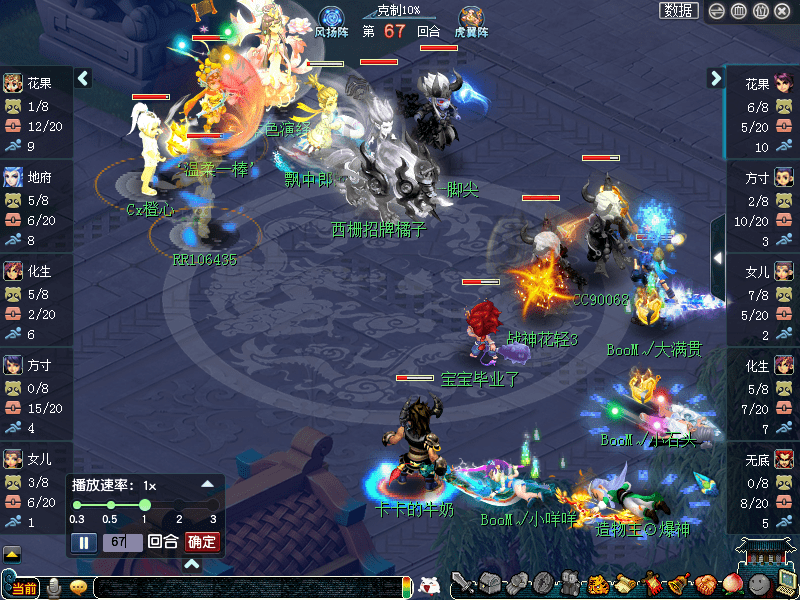Collapse the right team panel arrow
800x600 pixels.
coord(716,78)
